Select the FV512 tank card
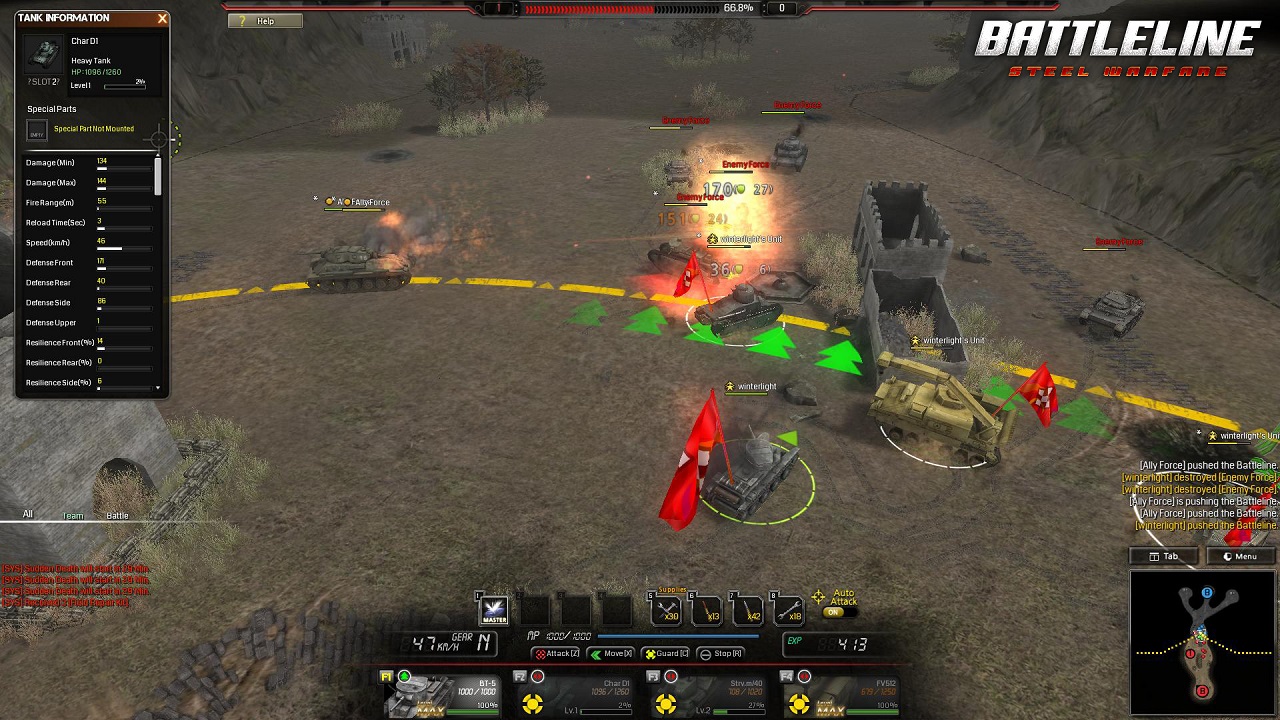1280x720 pixels. pyautogui.click(x=843, y=694)
